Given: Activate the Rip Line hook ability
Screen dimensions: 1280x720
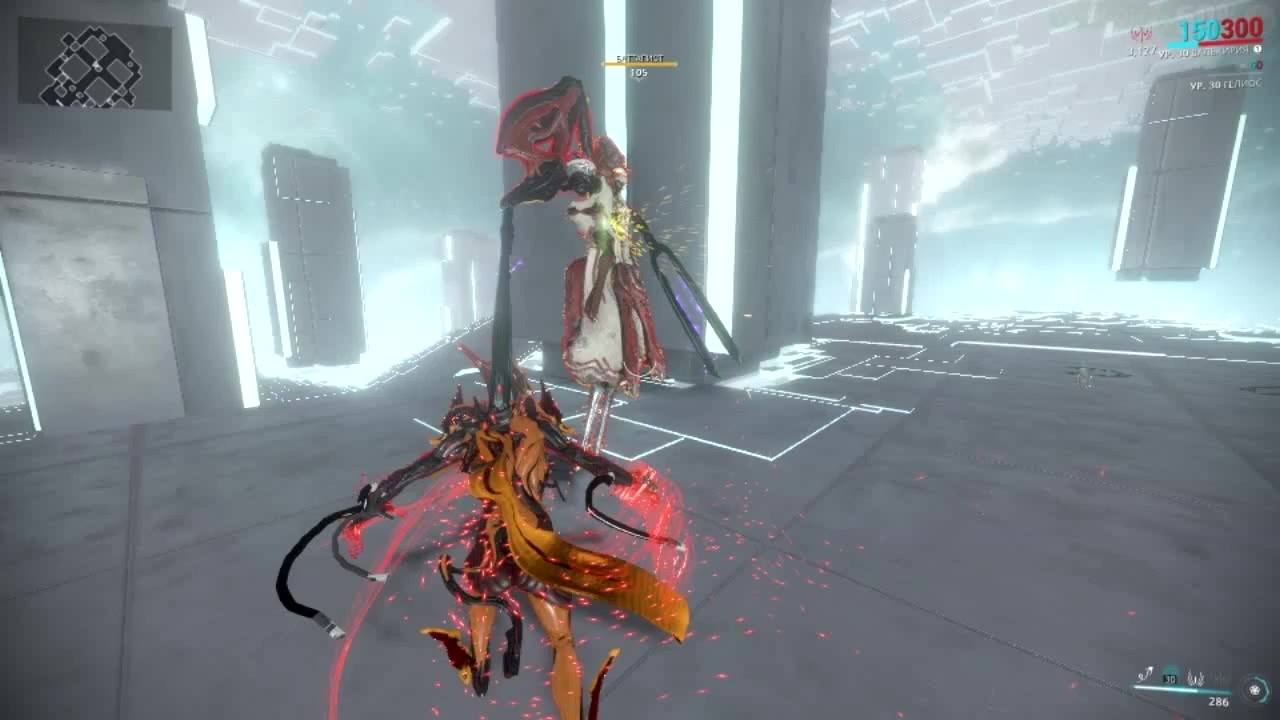Looking at the screenshot, I should [1145, 675].
